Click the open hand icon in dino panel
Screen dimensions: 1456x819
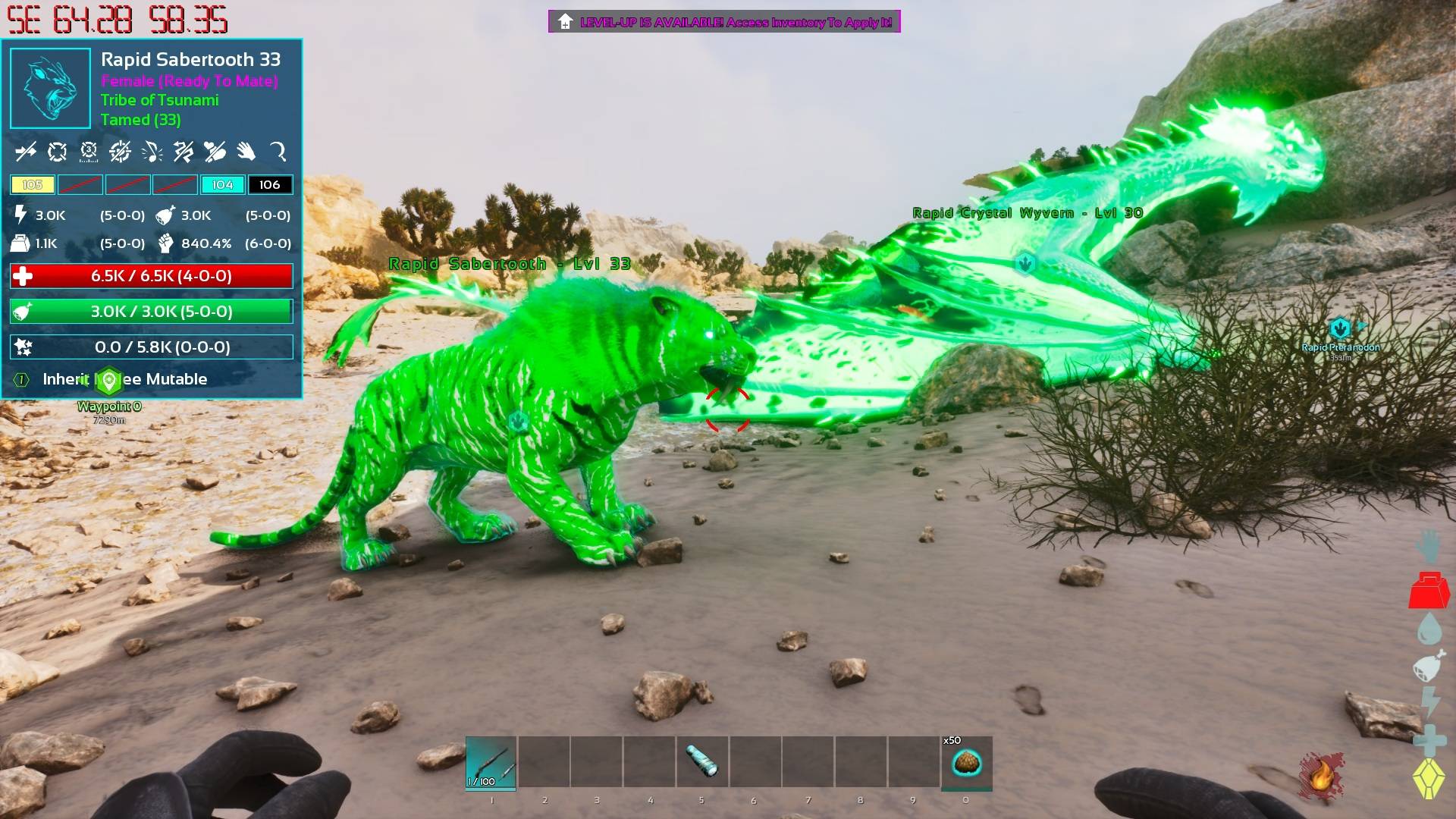246,152
